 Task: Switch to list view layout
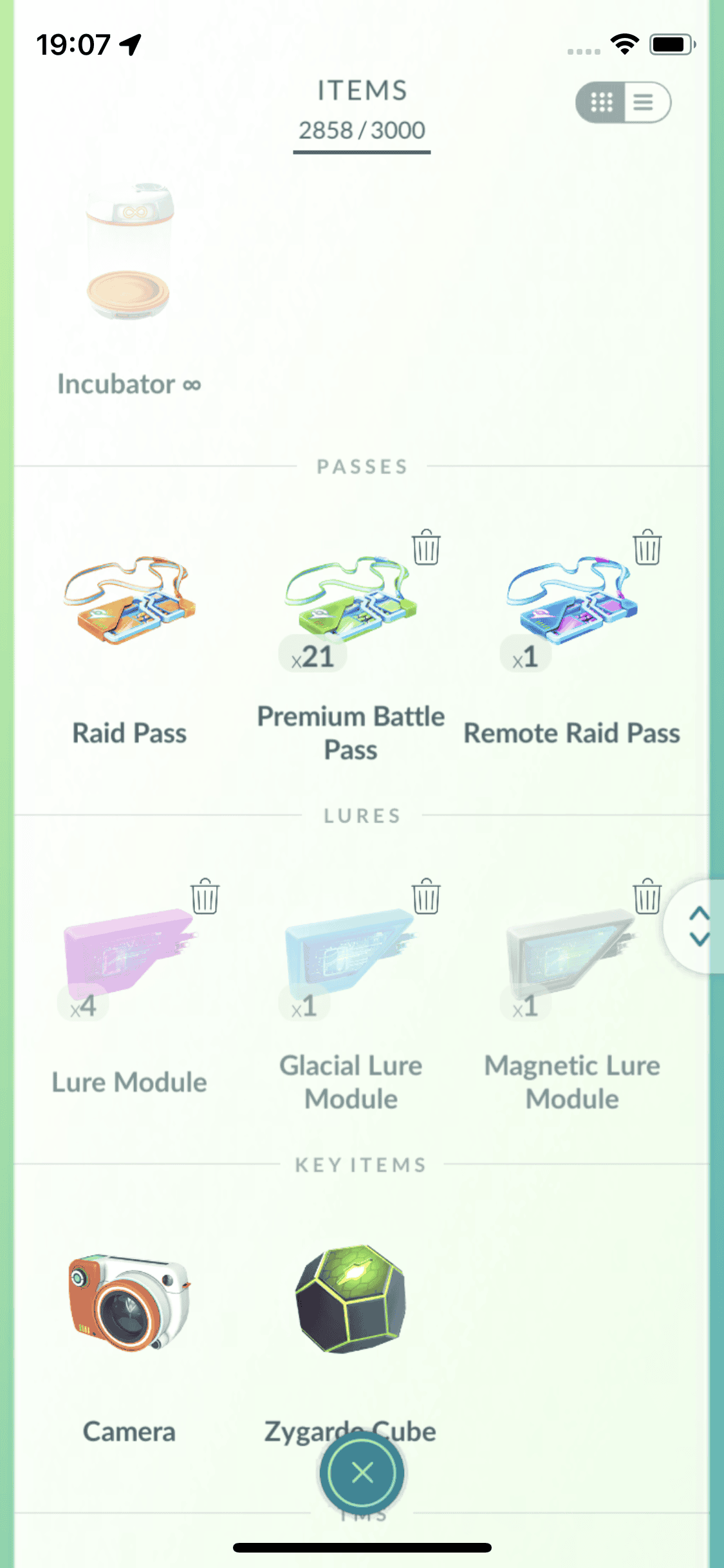(x=644, y=102)
